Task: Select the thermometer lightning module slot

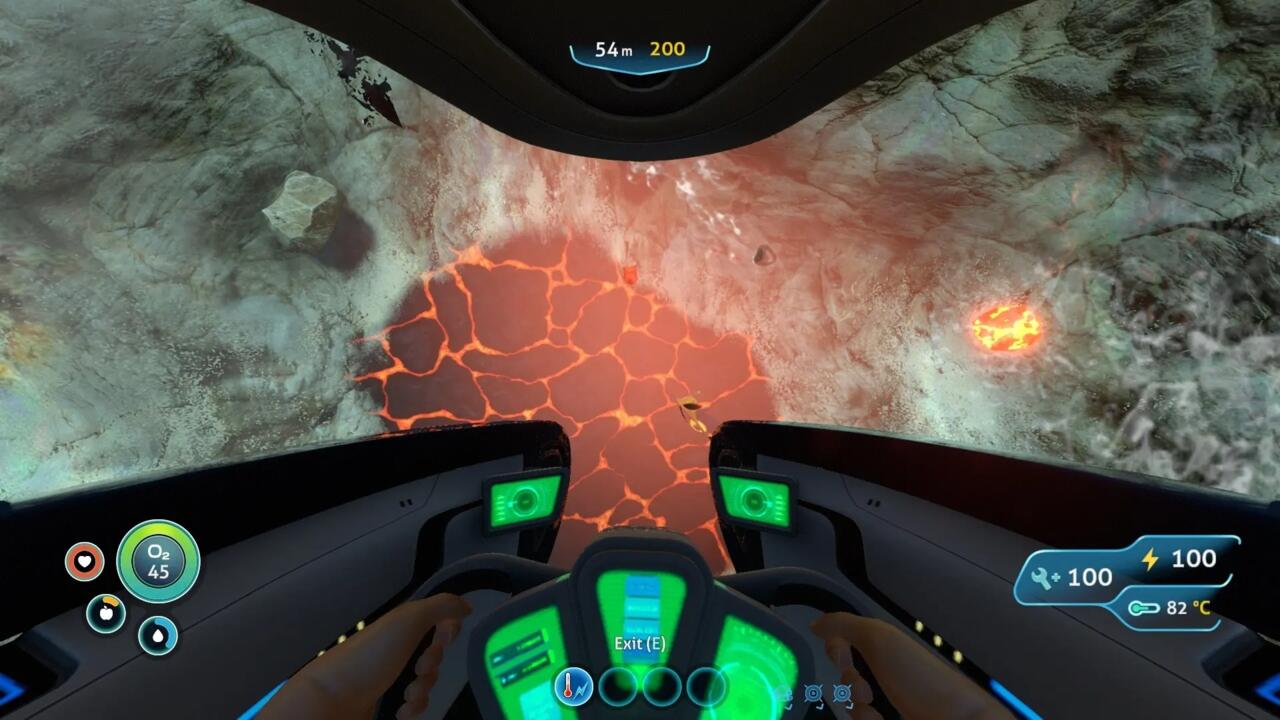Action: pos(574,687)
